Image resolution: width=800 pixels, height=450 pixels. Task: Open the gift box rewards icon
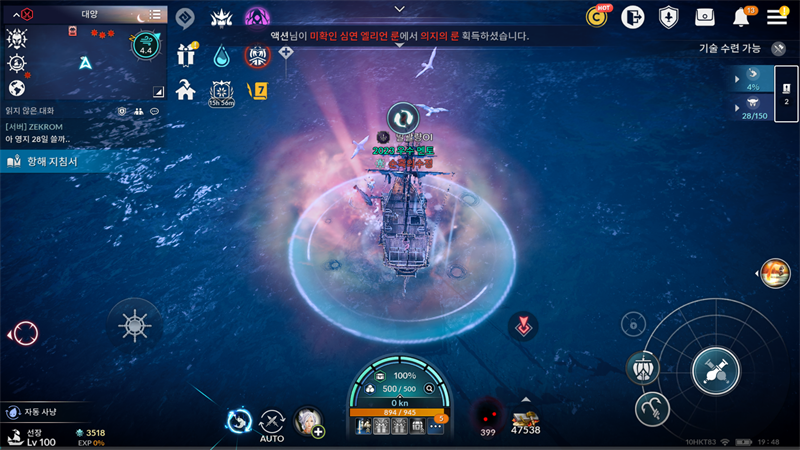click(x=186, y=55)
